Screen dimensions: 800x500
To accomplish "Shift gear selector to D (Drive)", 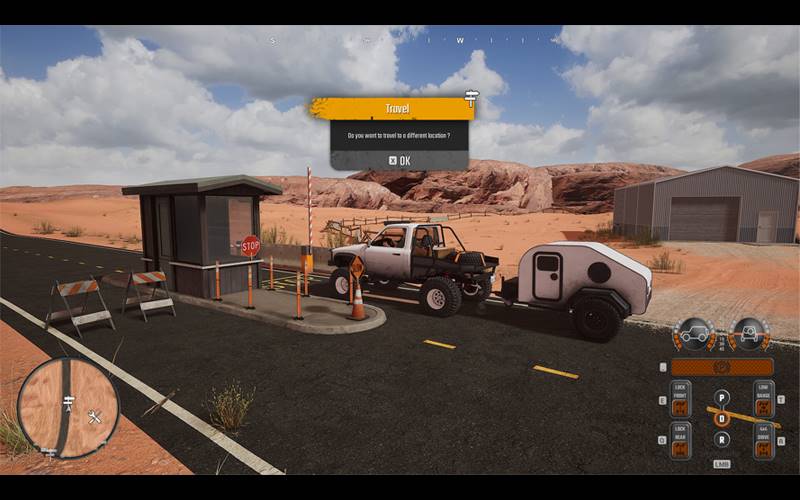I will click(x=722, y=419).
